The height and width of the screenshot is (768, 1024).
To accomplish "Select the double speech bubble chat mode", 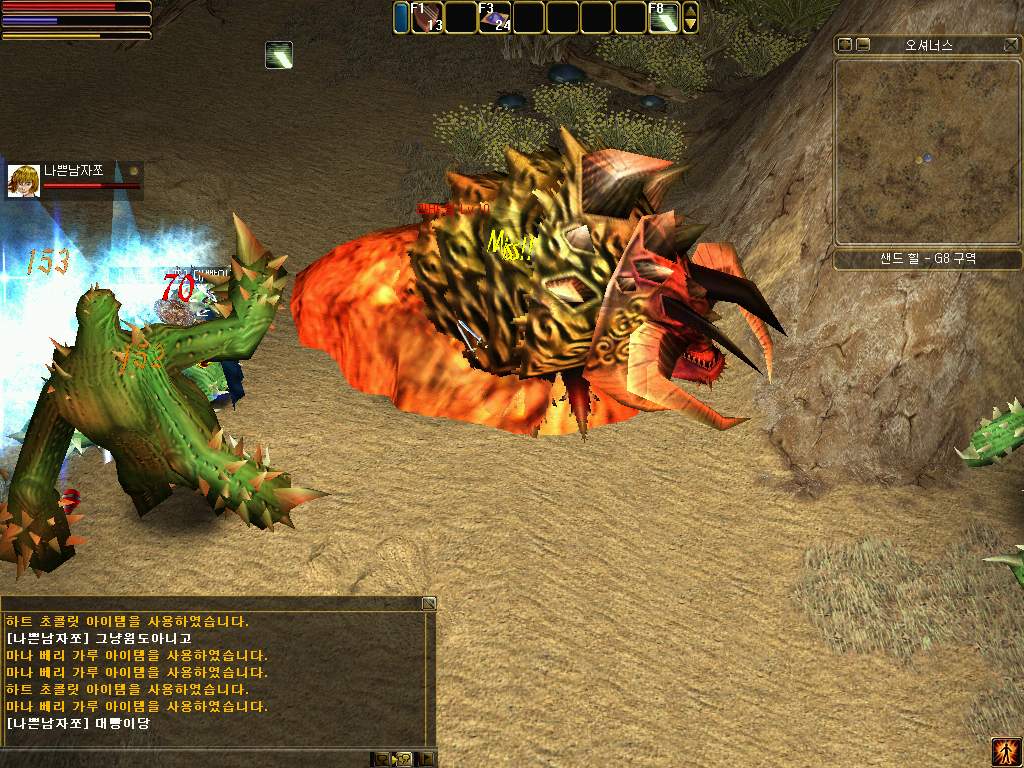I will (x=404, y=759).
